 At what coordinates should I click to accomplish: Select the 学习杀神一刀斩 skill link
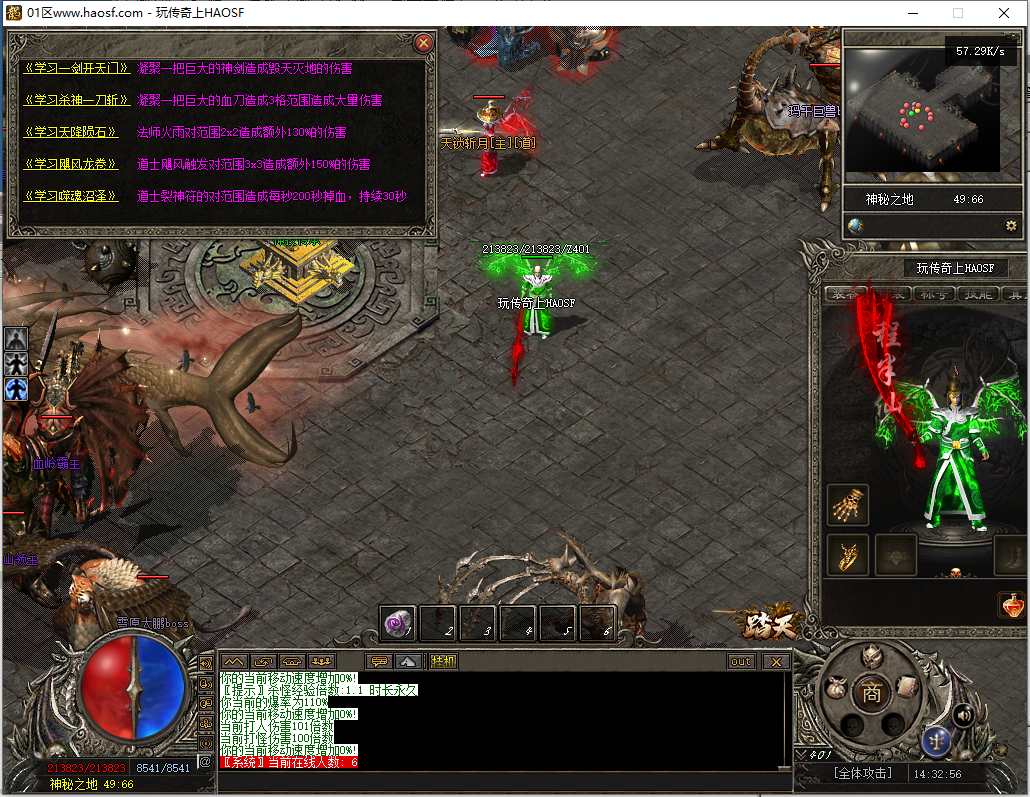(76, 100)
